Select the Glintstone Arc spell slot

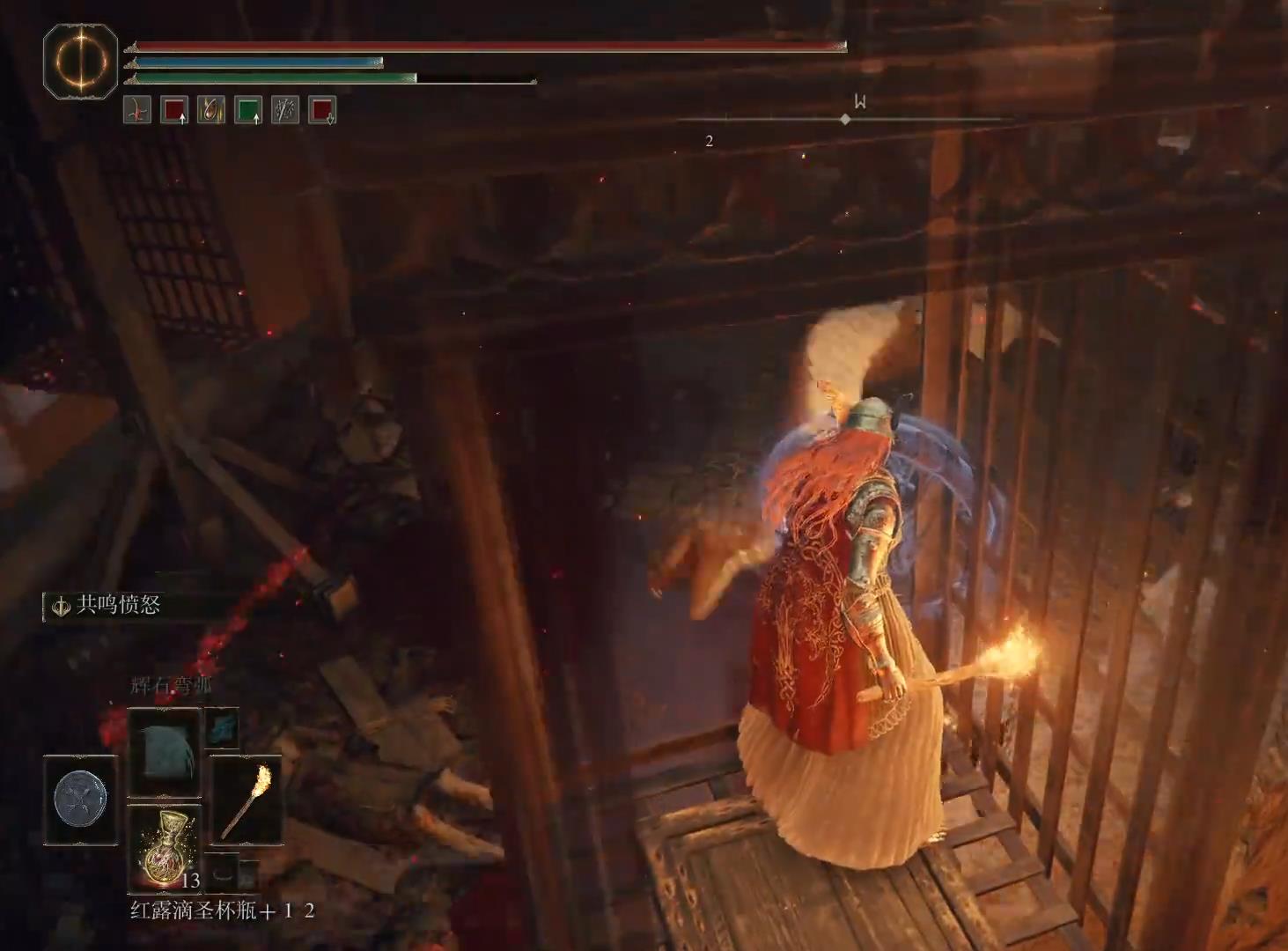tap(164, 751)
